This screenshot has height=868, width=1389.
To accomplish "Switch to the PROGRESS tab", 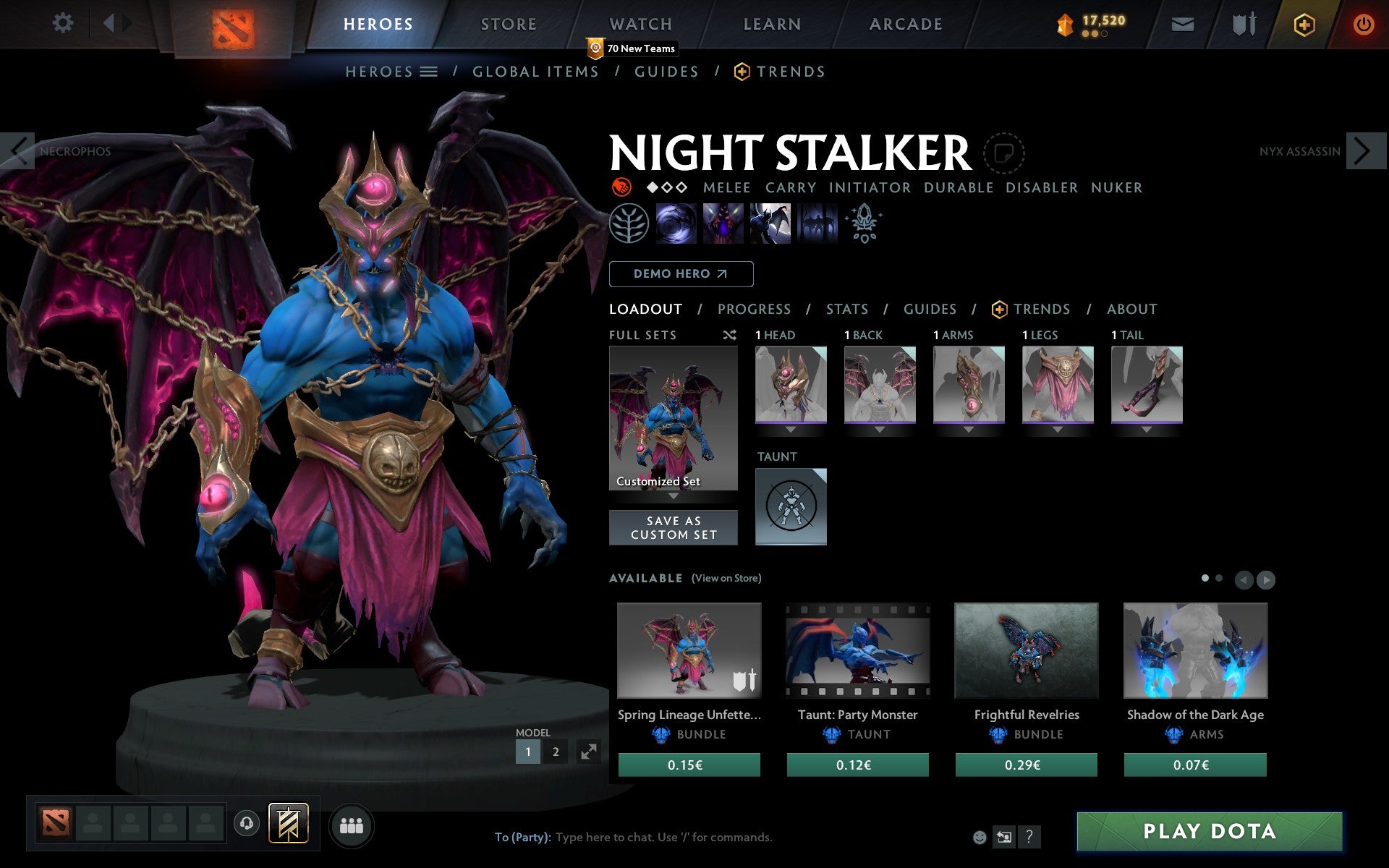I will [754, 309].
